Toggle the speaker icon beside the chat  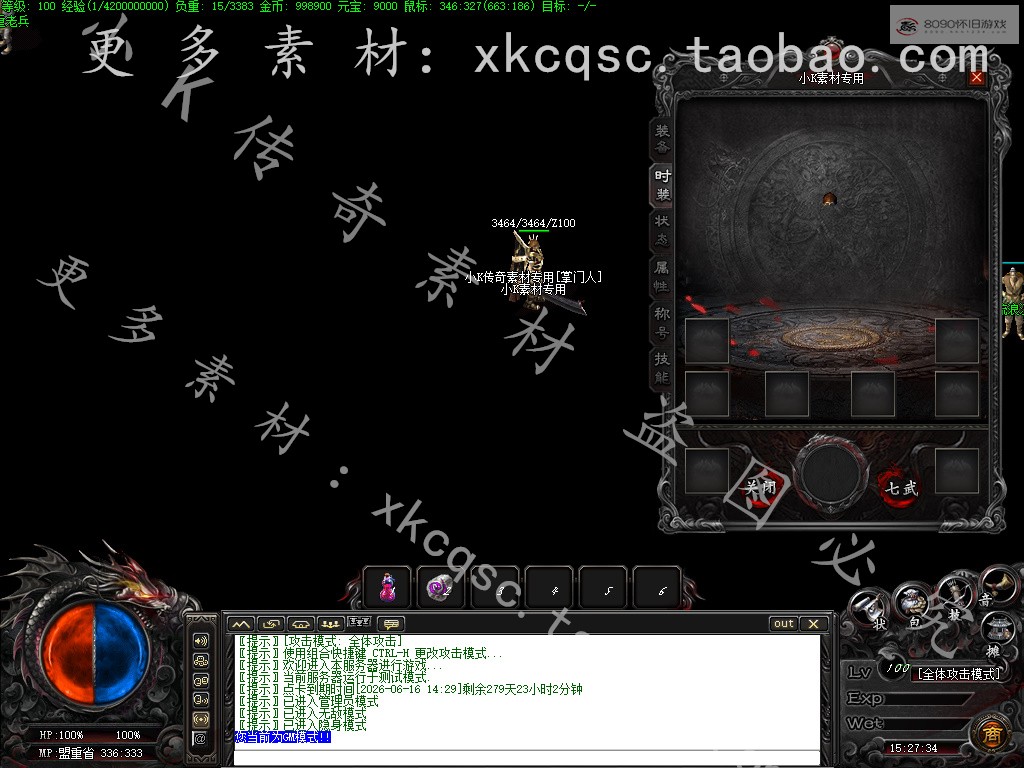201,641
